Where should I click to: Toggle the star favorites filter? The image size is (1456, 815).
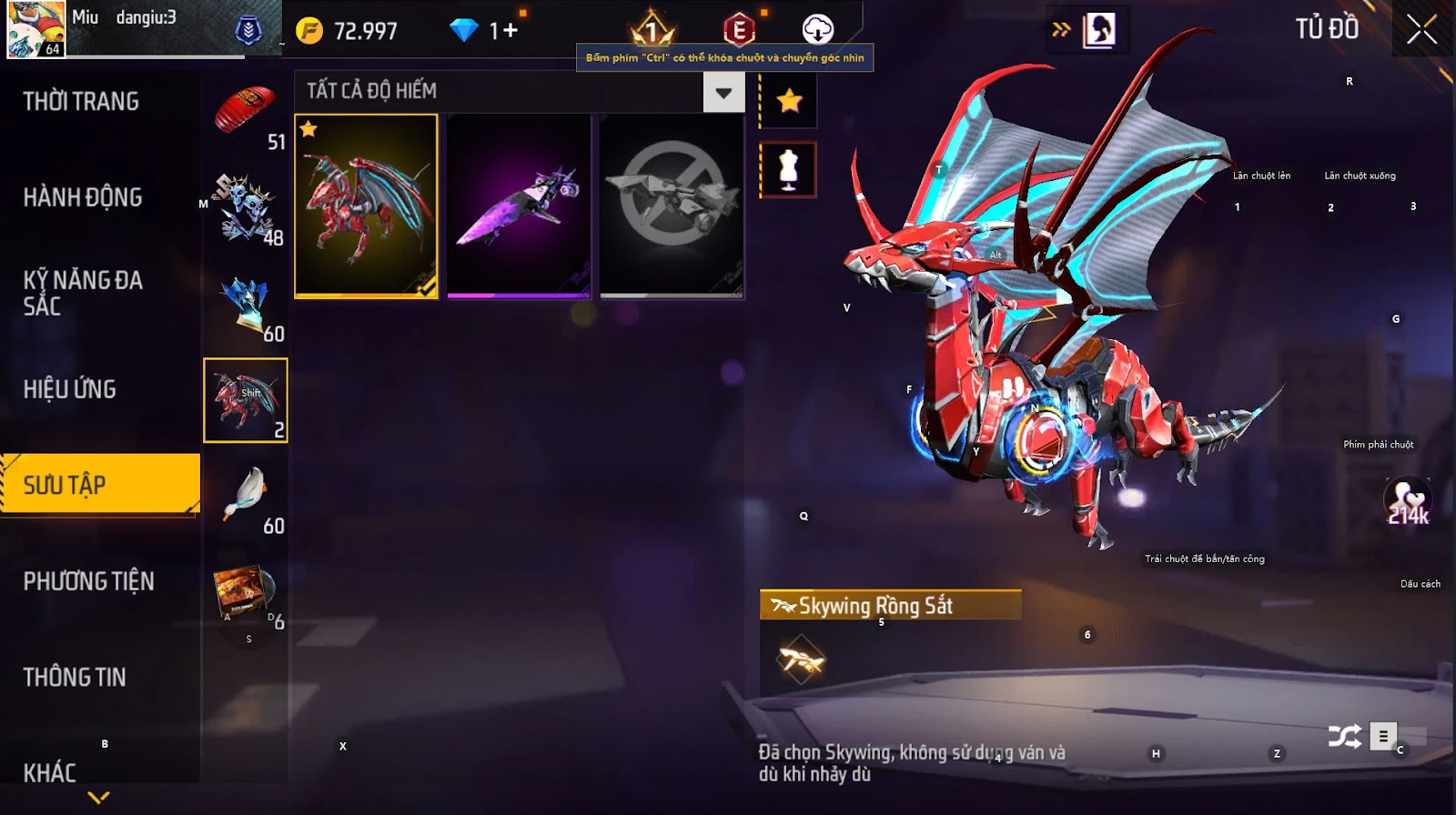789,100
